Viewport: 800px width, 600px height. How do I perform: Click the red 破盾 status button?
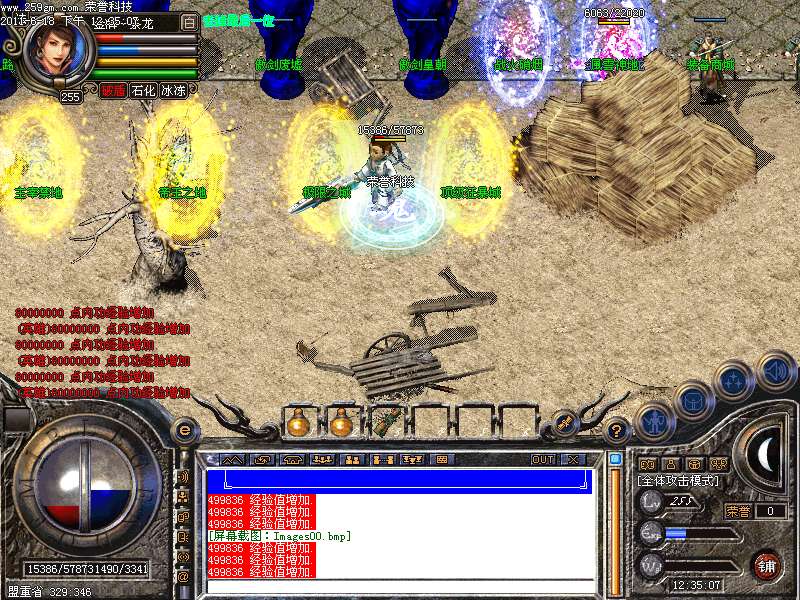coord(112,90)
